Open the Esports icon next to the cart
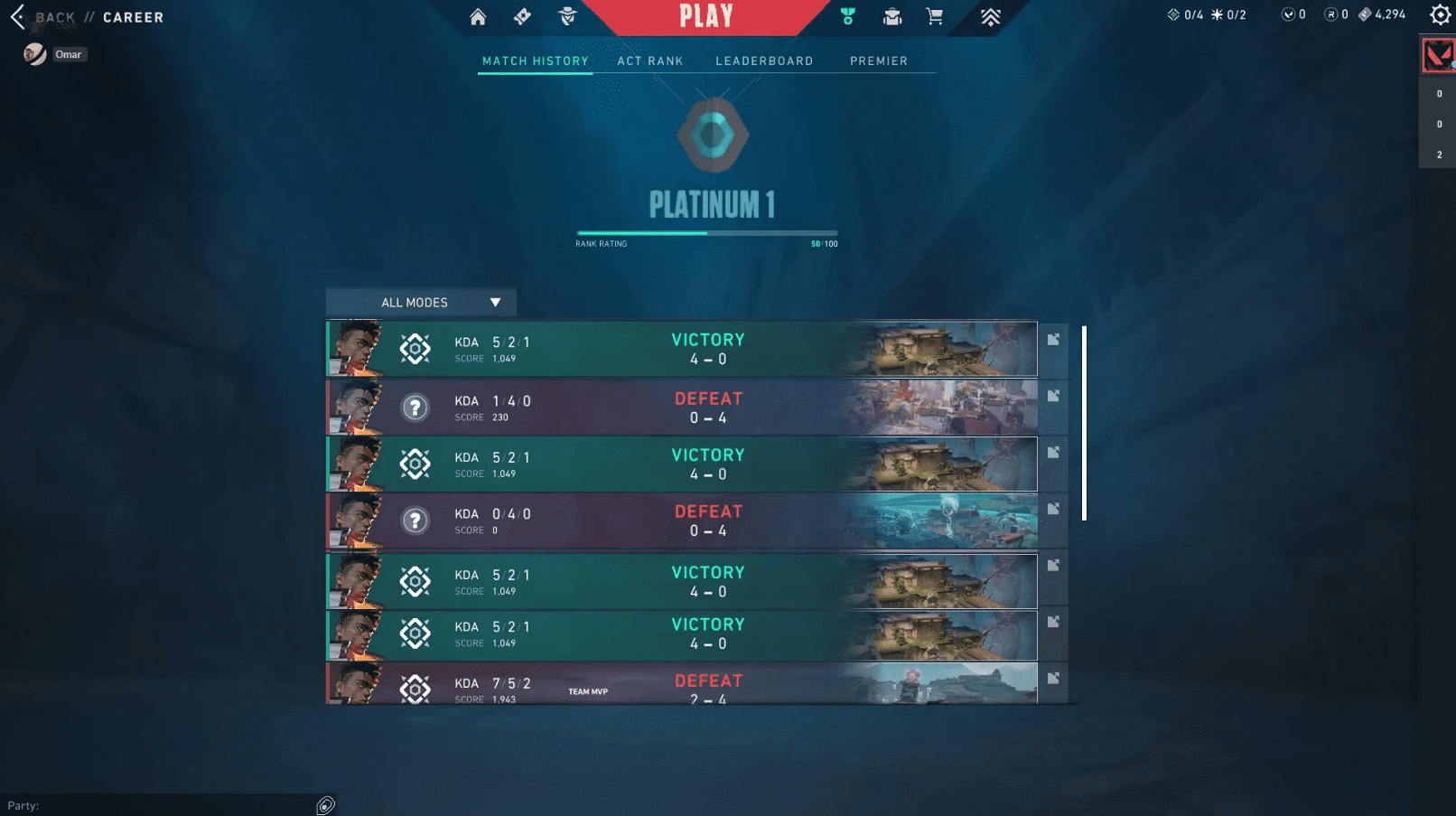 click(990, 16)
